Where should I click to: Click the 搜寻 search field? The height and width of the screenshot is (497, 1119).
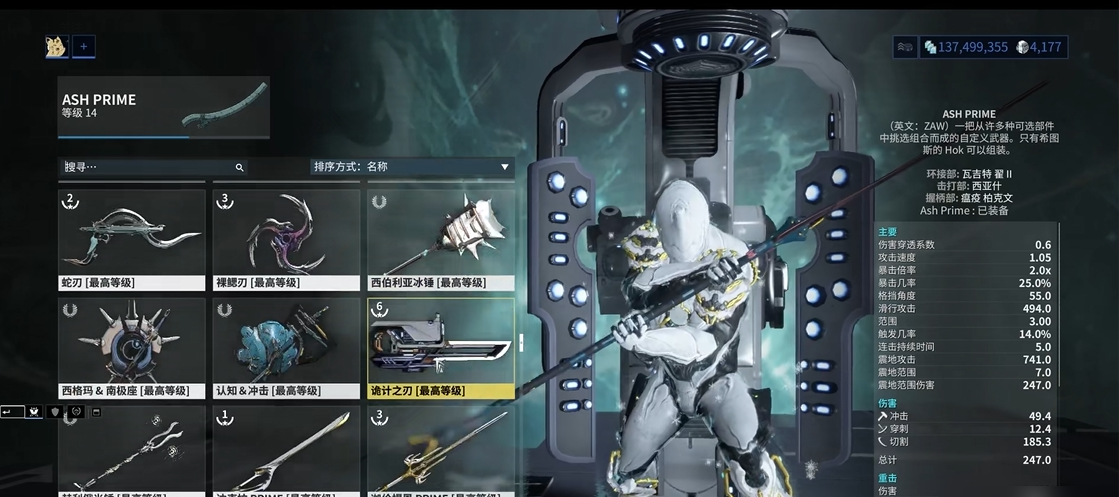150,167
